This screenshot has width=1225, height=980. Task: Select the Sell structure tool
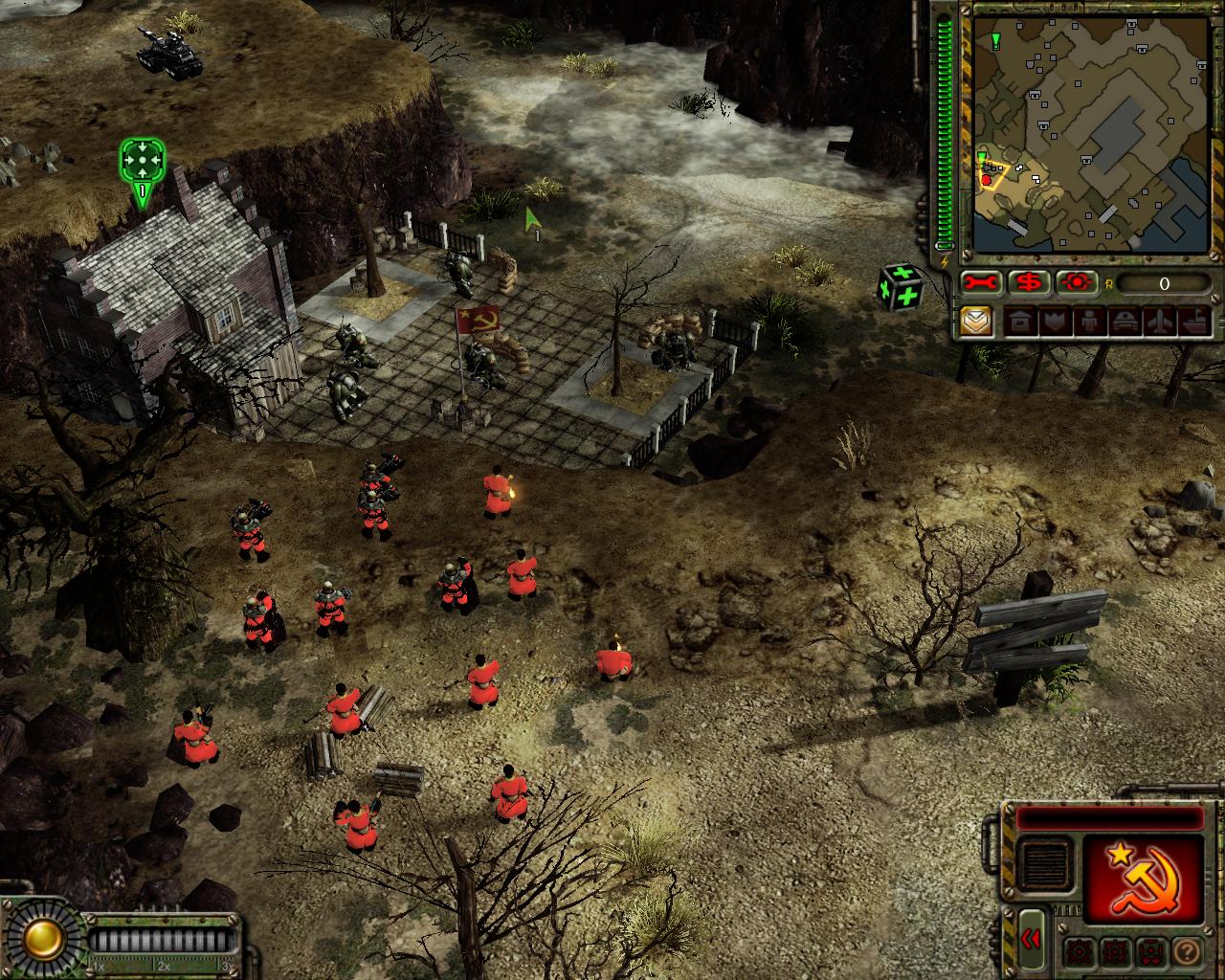tap(1028, 282)
